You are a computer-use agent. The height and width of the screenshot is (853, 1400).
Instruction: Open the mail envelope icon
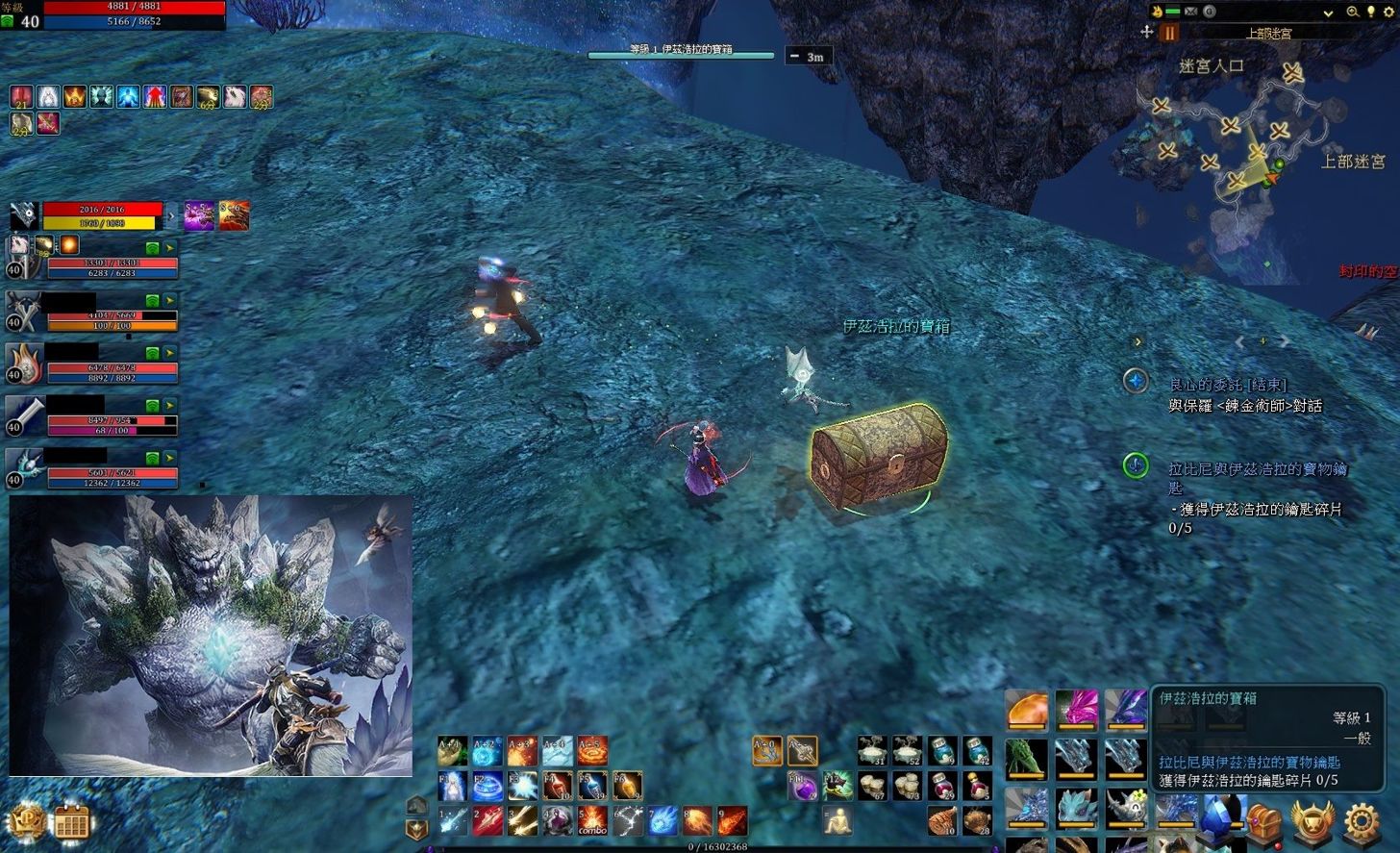[x=1191, y=12]
